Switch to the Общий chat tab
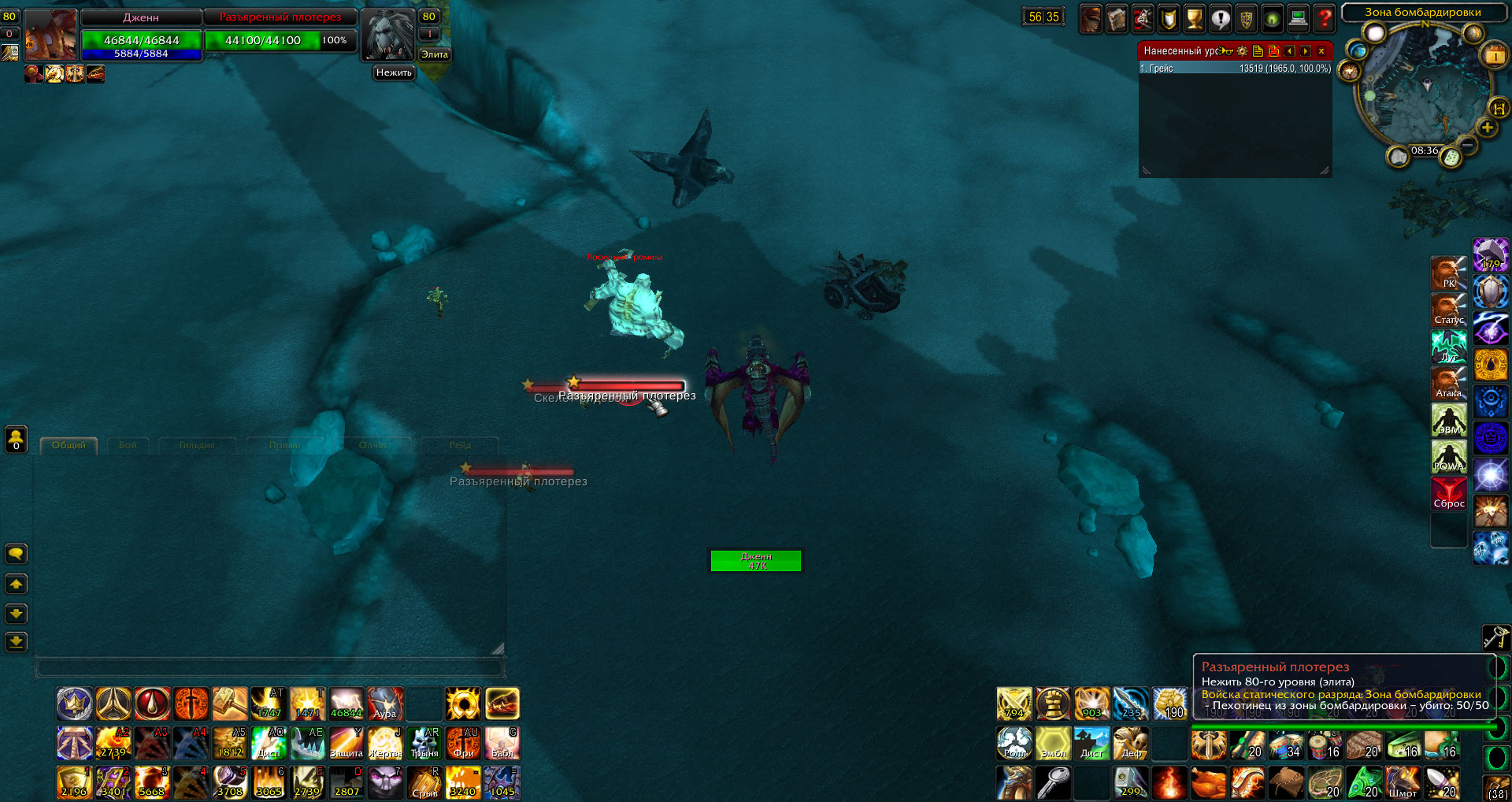1512x802 pixels. pos(69,446)
